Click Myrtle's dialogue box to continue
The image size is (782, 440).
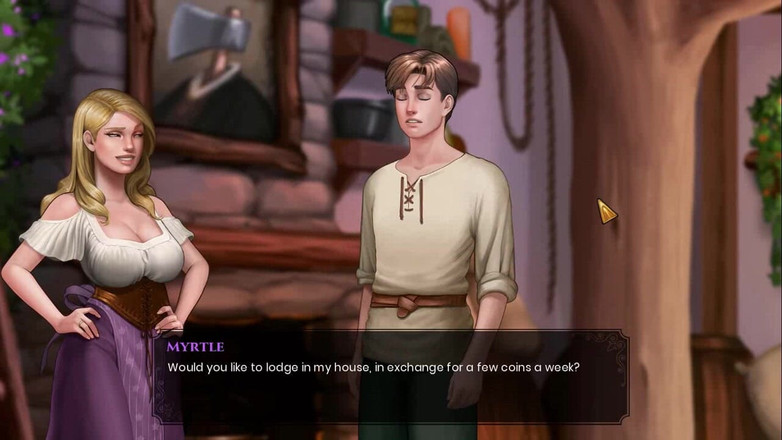click(x=390, y=376)
